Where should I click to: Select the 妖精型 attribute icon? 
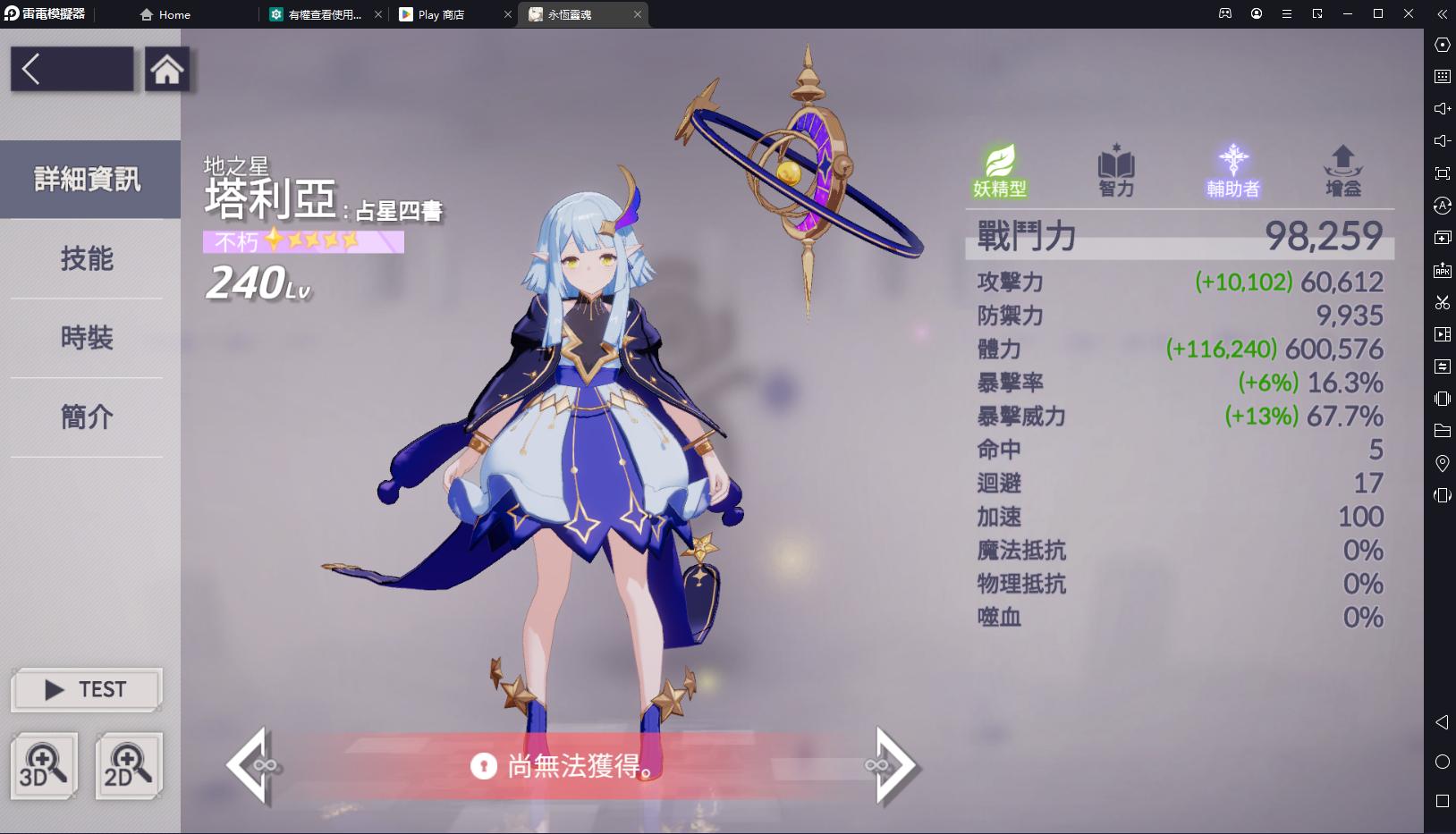(999, 170)
